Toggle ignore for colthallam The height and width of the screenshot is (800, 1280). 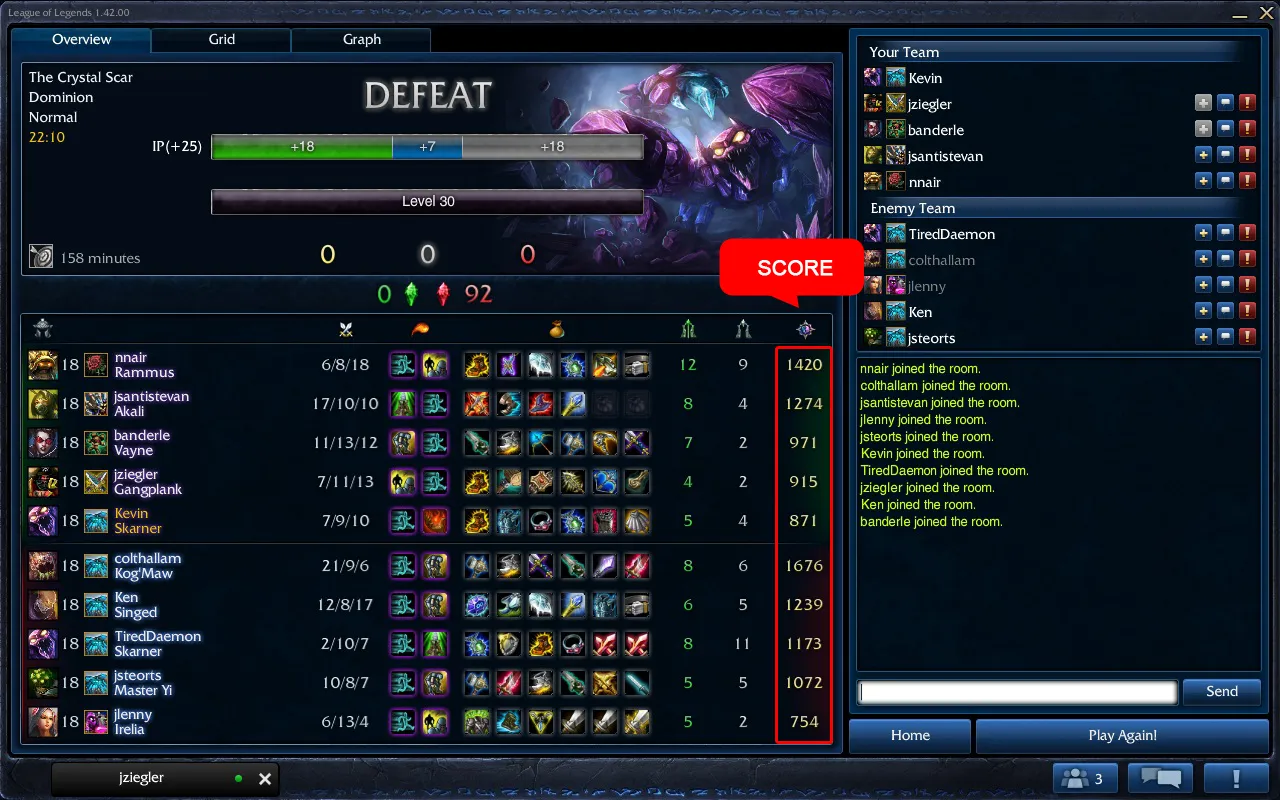pos(1226,258)
